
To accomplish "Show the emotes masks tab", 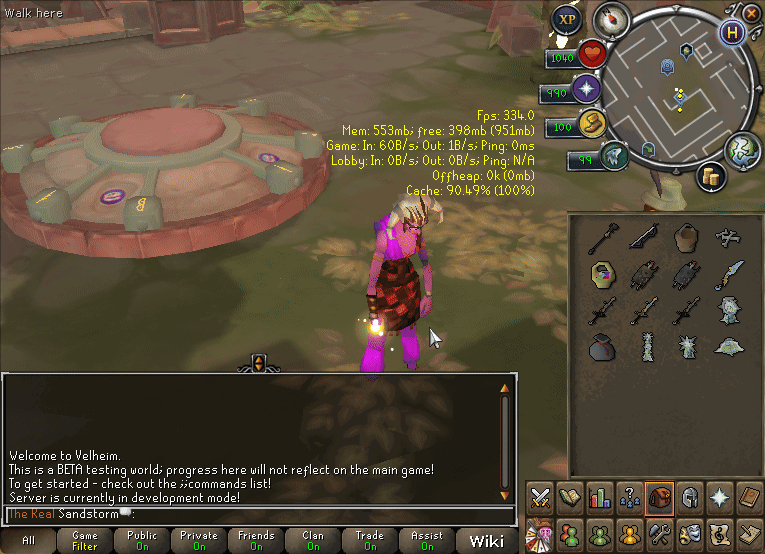I will point(689,531).
